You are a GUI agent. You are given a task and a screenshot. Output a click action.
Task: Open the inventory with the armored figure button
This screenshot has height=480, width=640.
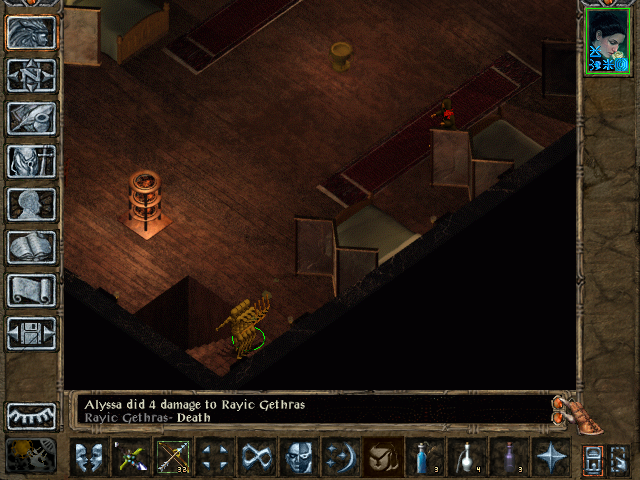tap(31, 161)
